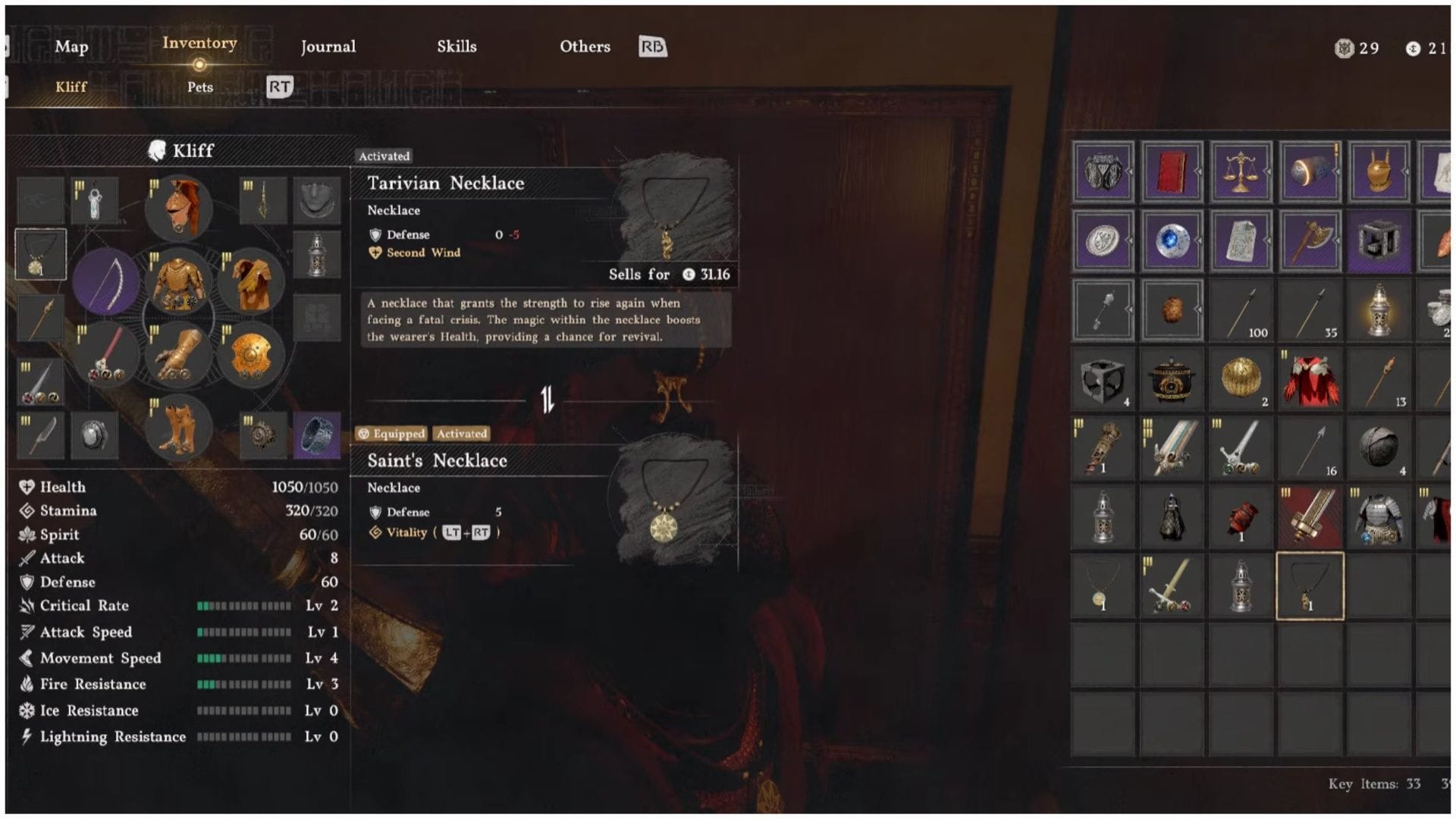The width and height of the screenshot is (1456, 819).
Task: Select the equipped bow slot
Action: pyautogui.click(x=107, y=281)
